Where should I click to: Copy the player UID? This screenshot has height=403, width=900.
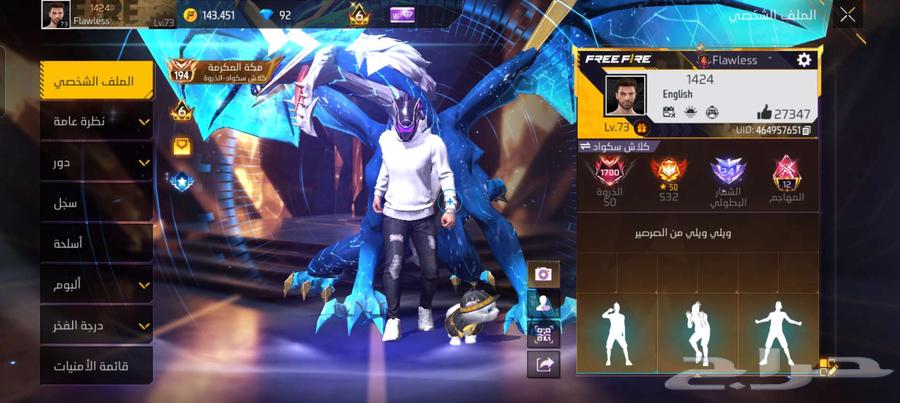click(807, 130)
